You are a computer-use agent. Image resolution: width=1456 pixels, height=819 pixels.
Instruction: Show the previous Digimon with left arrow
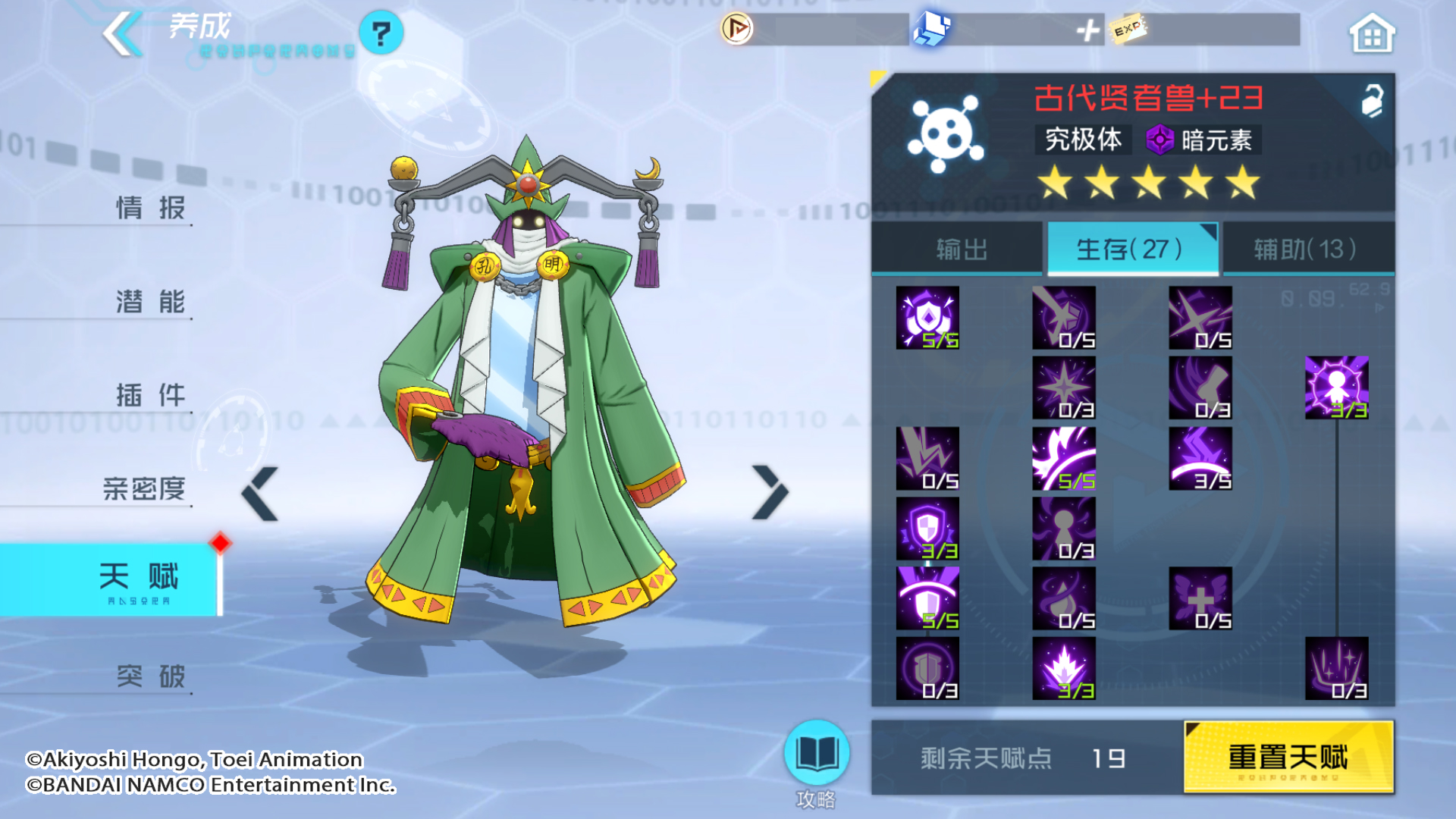click(260, 494)
